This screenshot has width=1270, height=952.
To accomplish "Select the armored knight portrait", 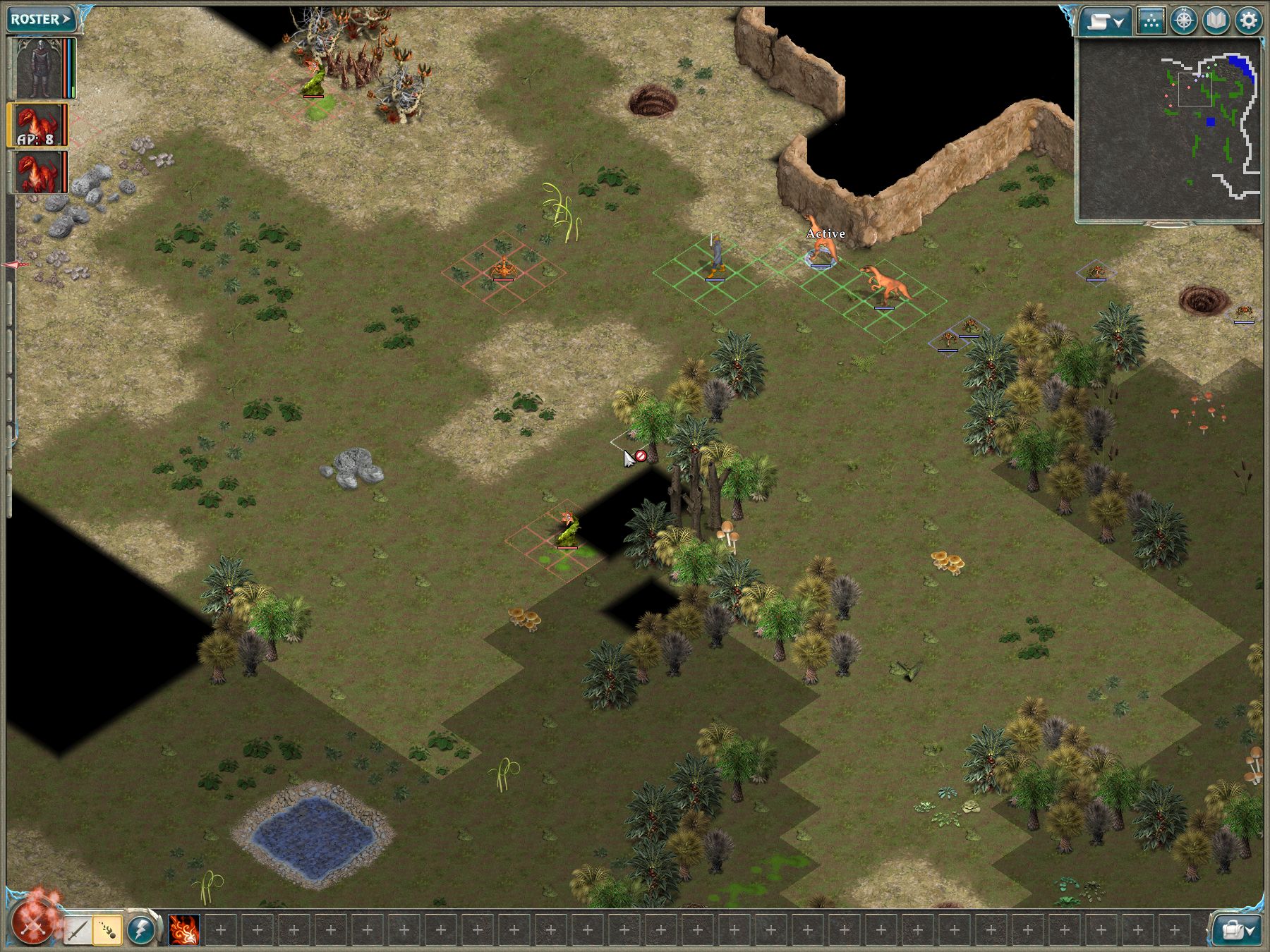I will [x=40, y=68].
